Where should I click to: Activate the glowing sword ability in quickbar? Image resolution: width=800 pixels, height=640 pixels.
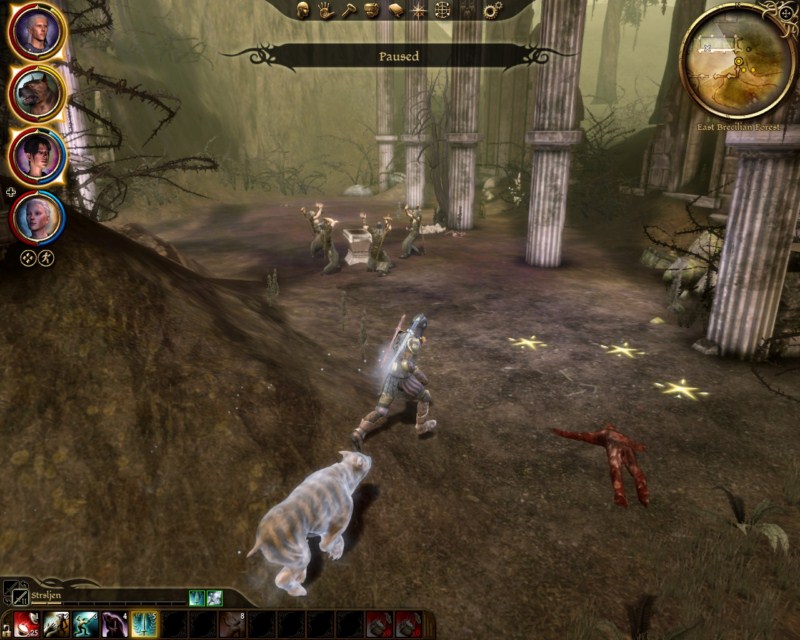[x=145, y=624]
